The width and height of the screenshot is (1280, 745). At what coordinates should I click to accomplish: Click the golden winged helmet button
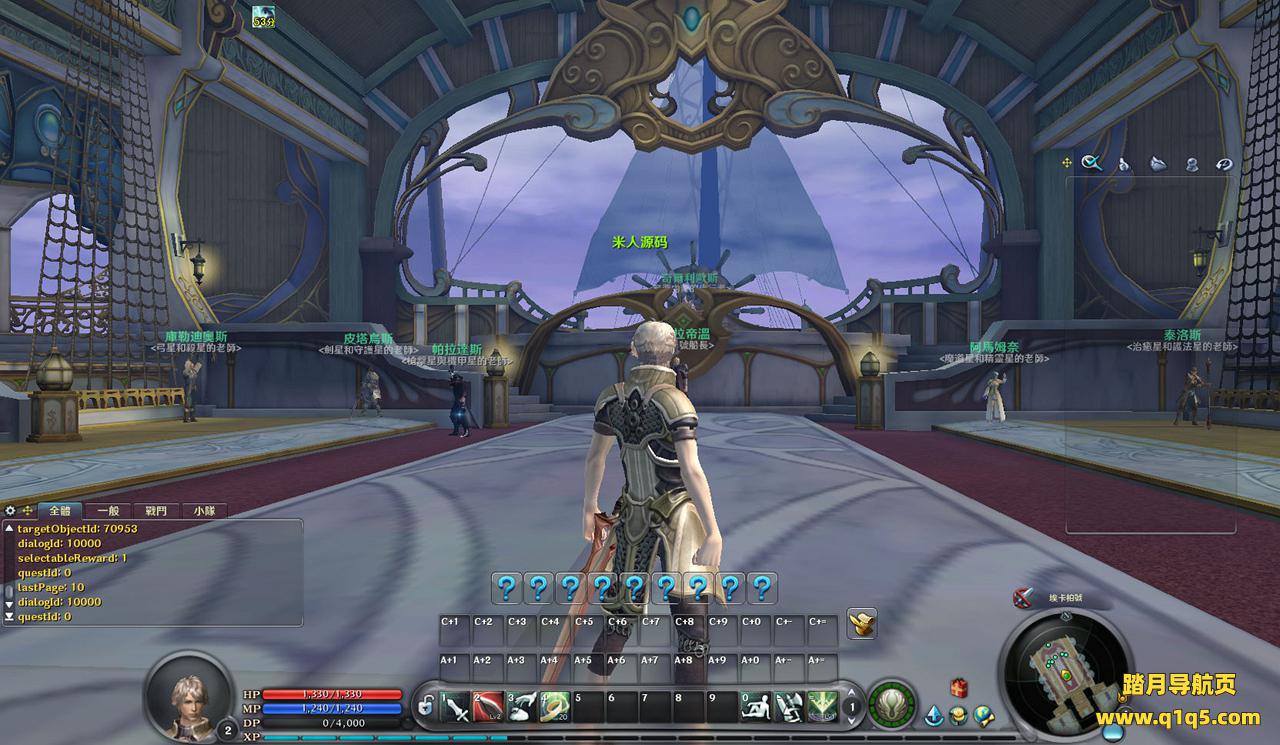click(862, 622)
